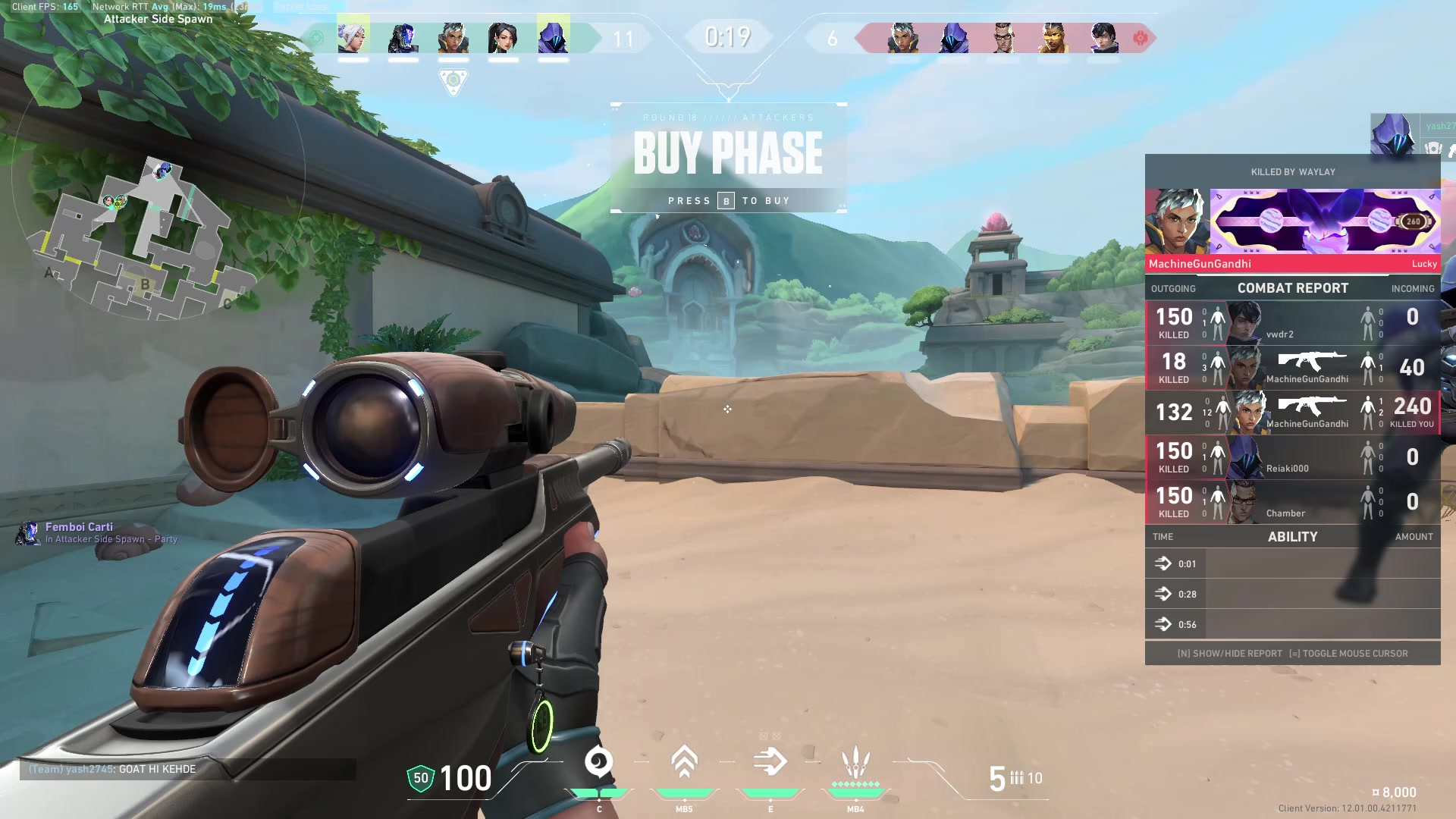The width and height of the screenshot is (1456, 819).
Task: Select party member Femboi Carti's entry
Action: (97, 532)
